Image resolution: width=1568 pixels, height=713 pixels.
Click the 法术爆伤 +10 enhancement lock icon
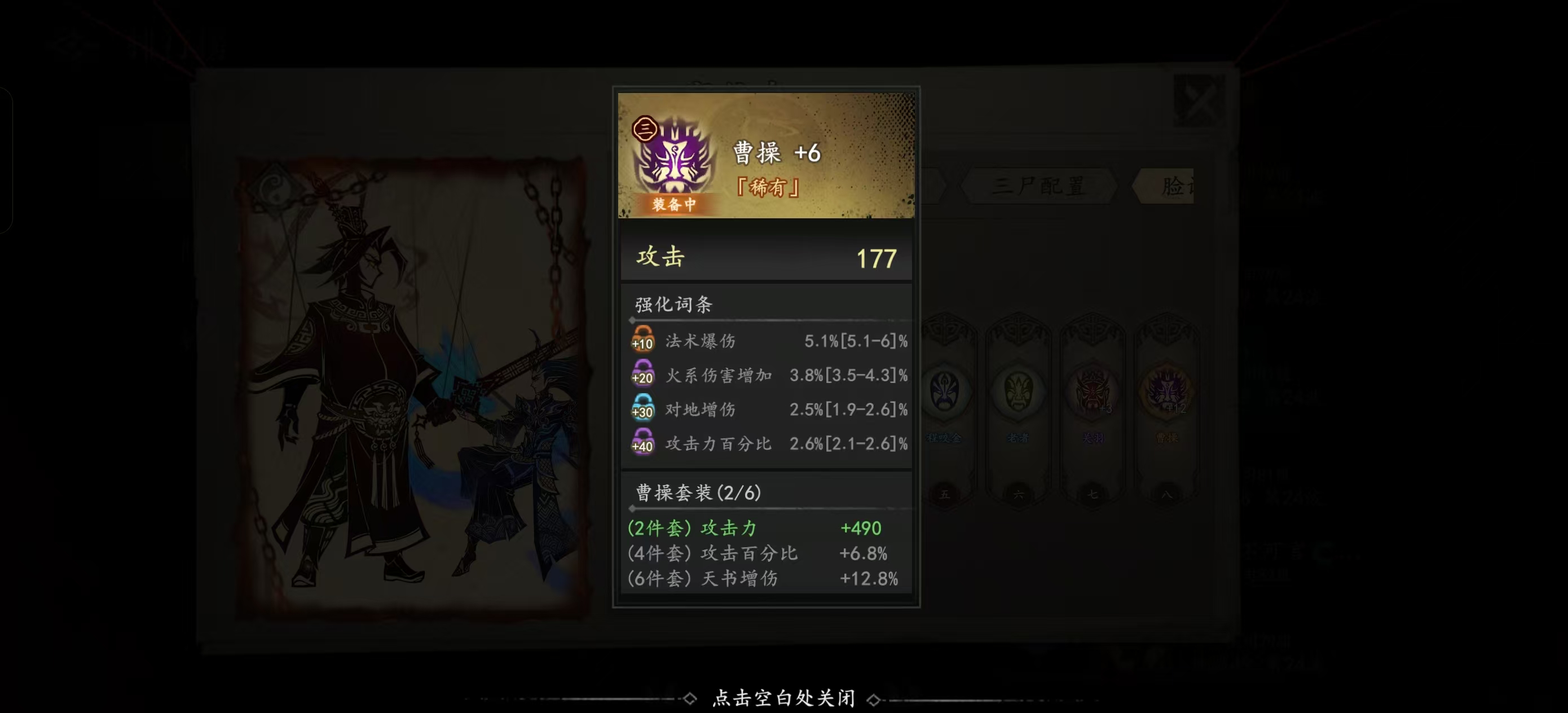pos(643,341)
